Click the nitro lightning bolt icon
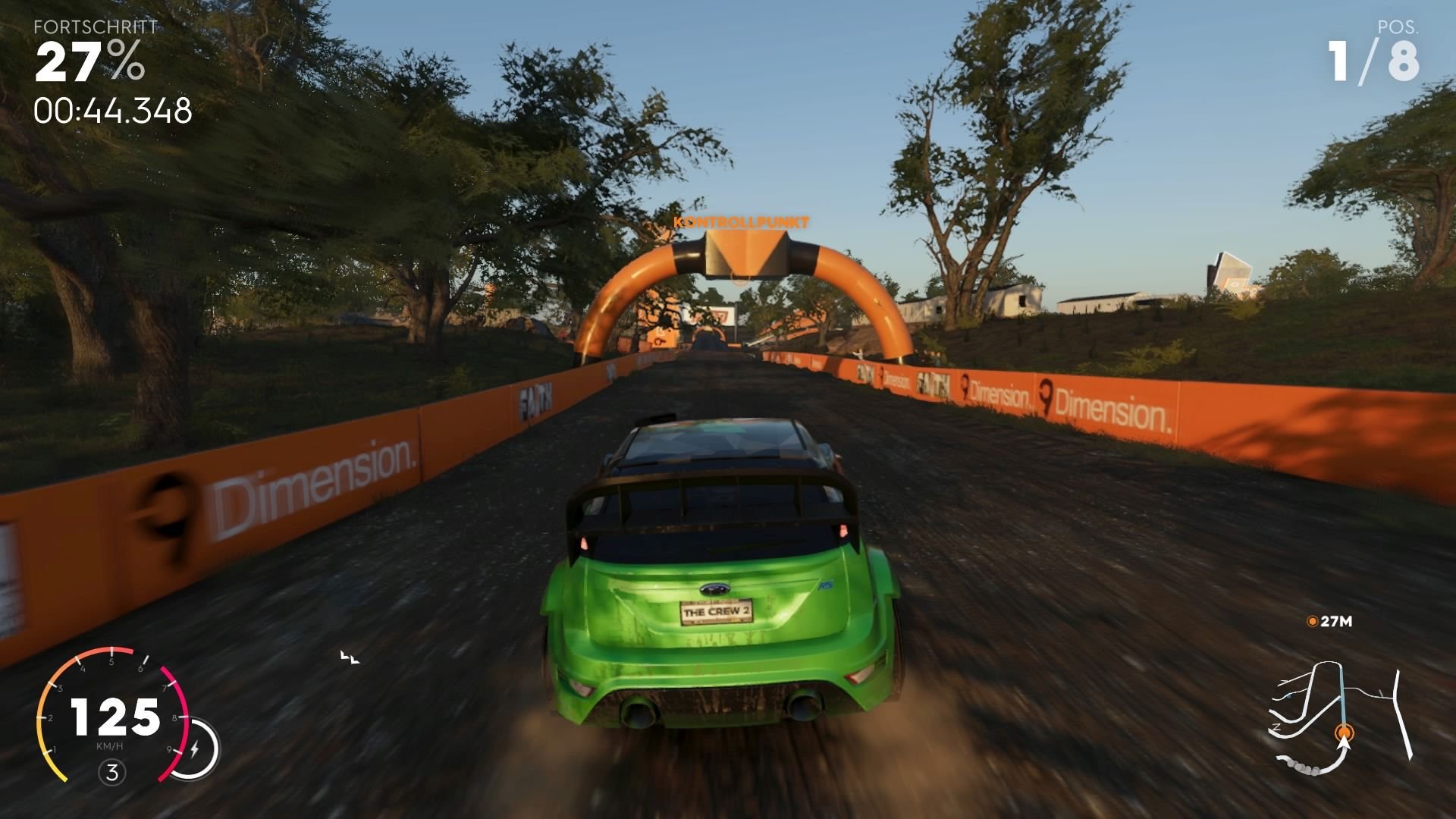This screenshot has height=819, width=1456. tap(194, 748)
